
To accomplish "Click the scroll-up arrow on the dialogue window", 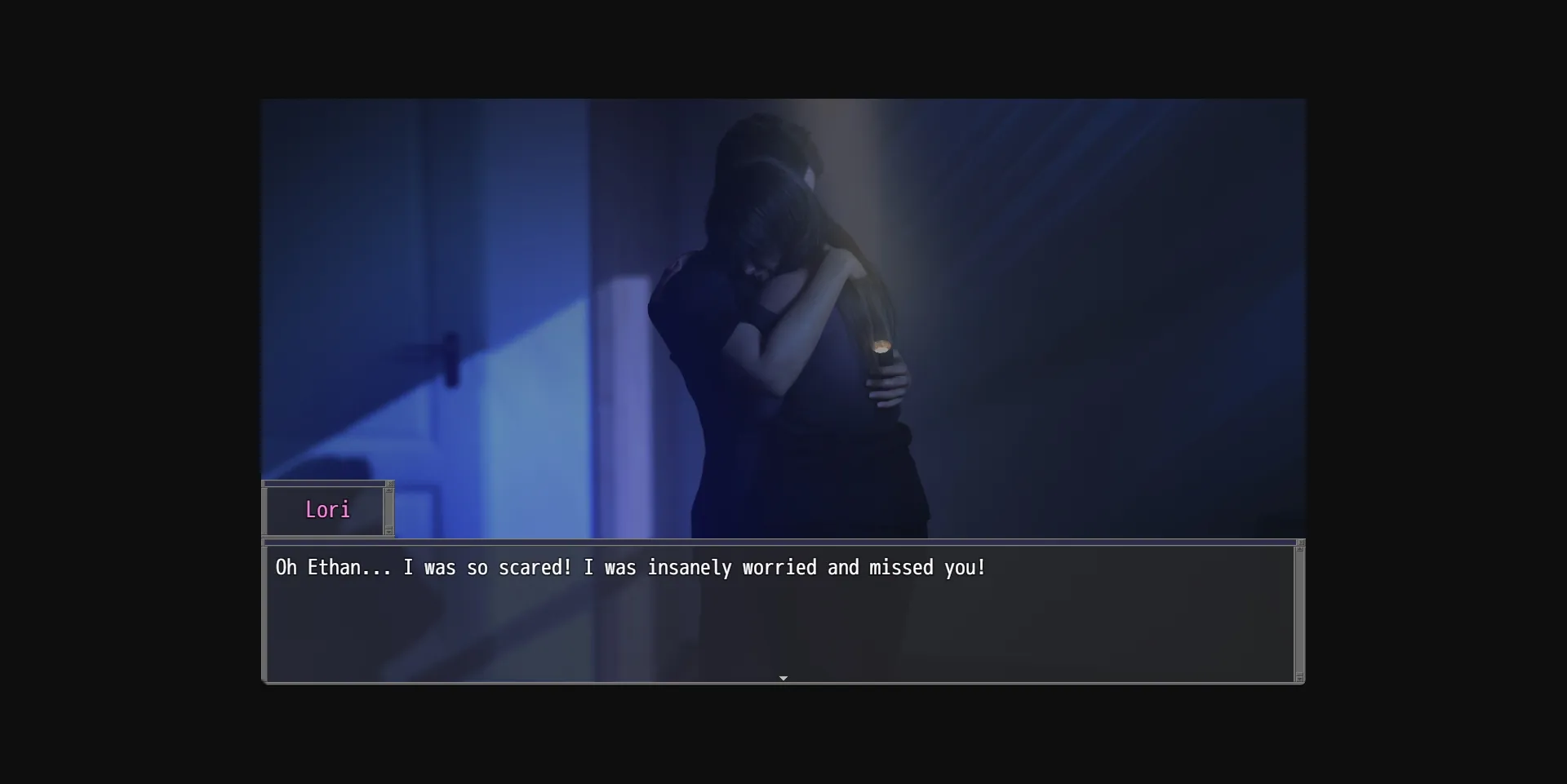I will pos(1299,550).
